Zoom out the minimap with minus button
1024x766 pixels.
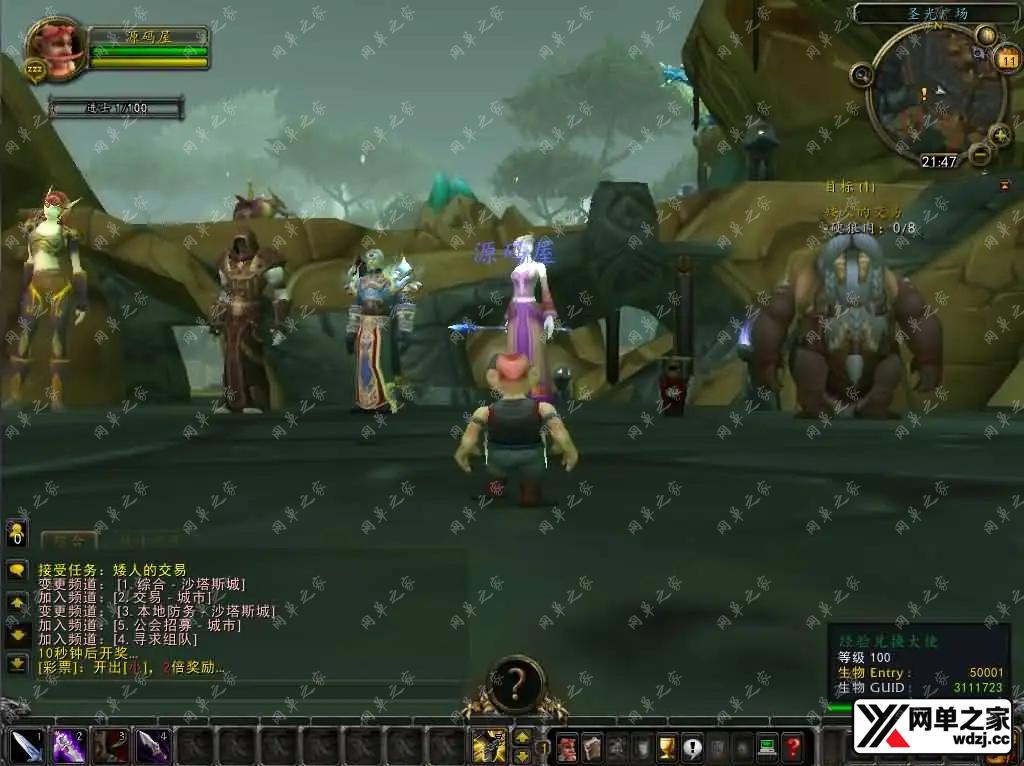coord(980,154)
